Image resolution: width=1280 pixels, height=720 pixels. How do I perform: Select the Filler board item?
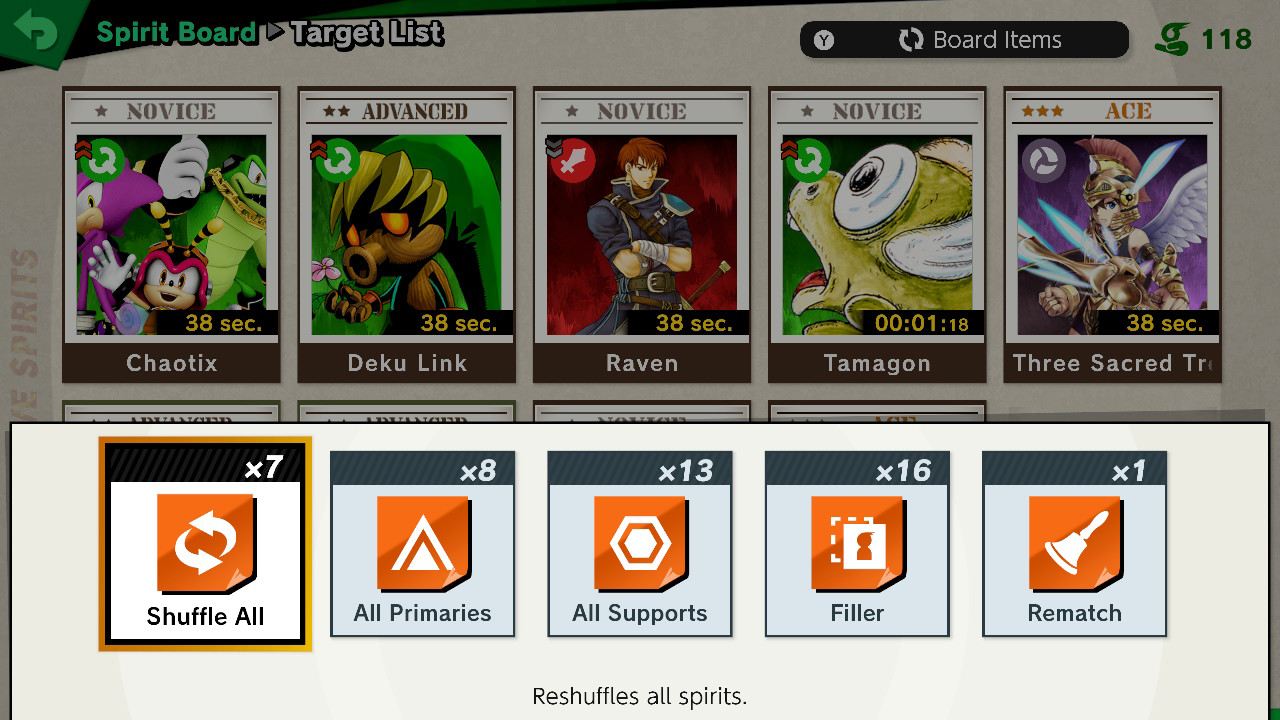(857, 545)
